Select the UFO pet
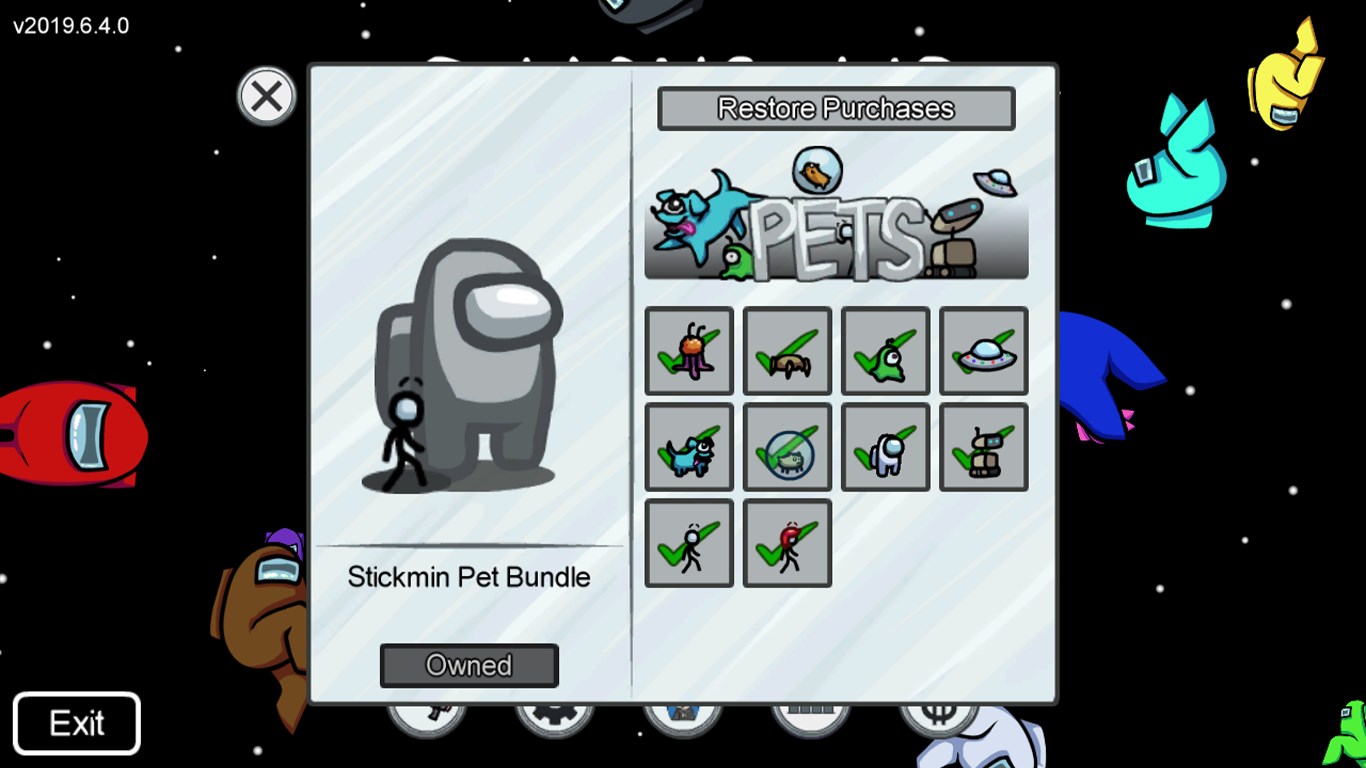Screen dimensions: 1366x768 [x=982, y=351]
